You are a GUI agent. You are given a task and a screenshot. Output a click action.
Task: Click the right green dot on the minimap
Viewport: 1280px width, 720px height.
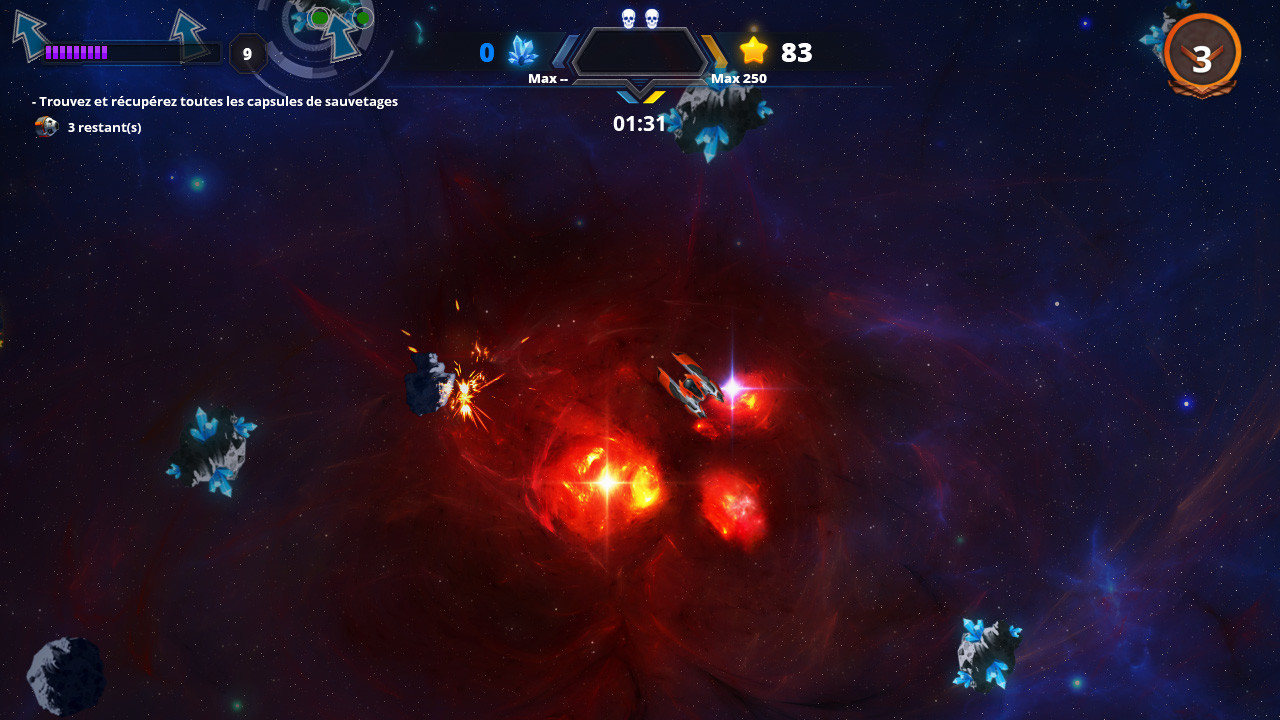[362, 17]
